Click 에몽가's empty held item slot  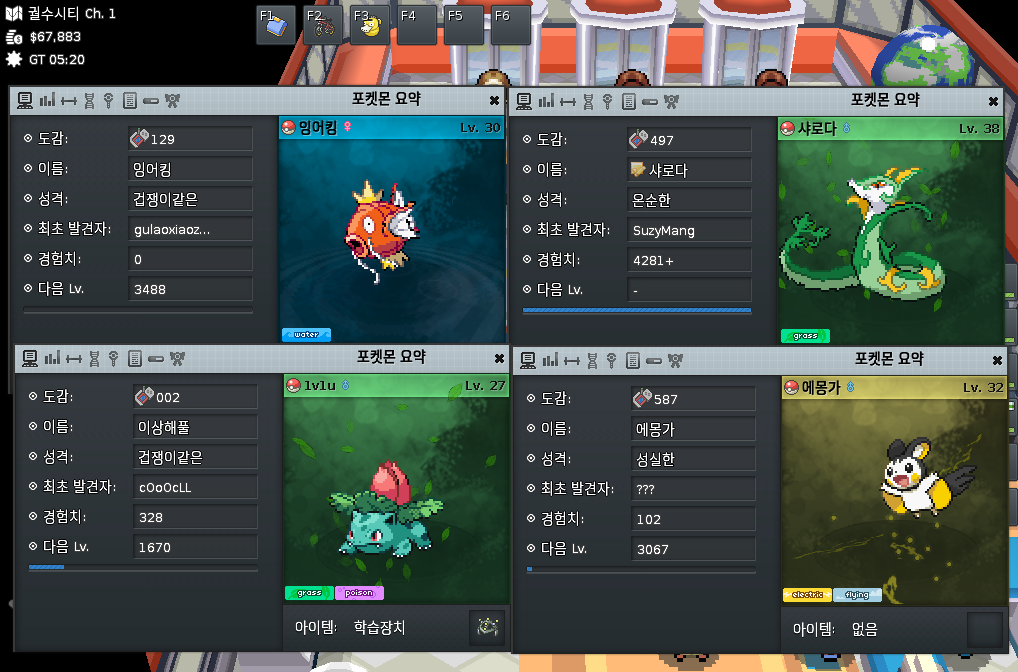[x=984, y=630]
